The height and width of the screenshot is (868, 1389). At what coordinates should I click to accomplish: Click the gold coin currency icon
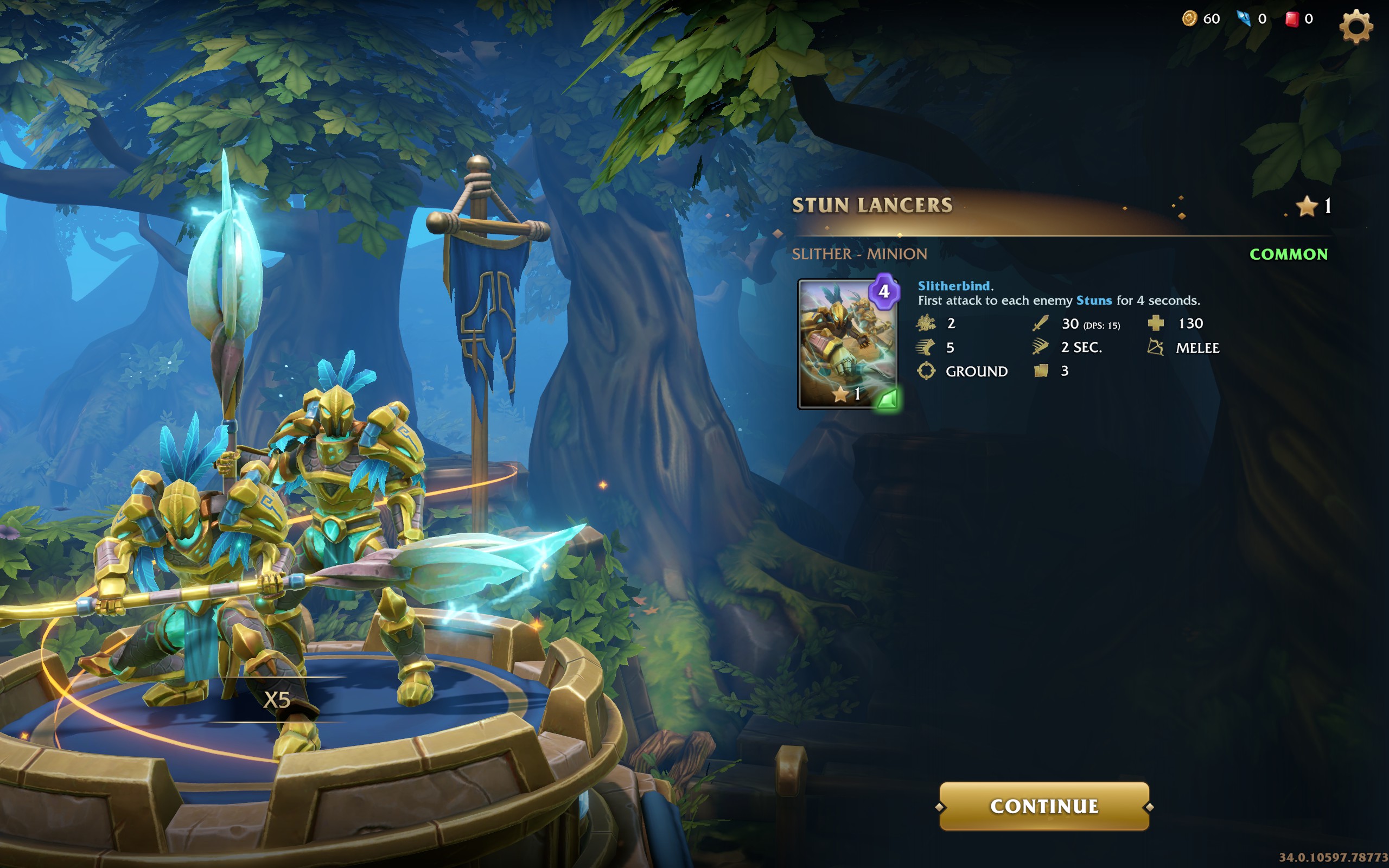coord(1189,19)
